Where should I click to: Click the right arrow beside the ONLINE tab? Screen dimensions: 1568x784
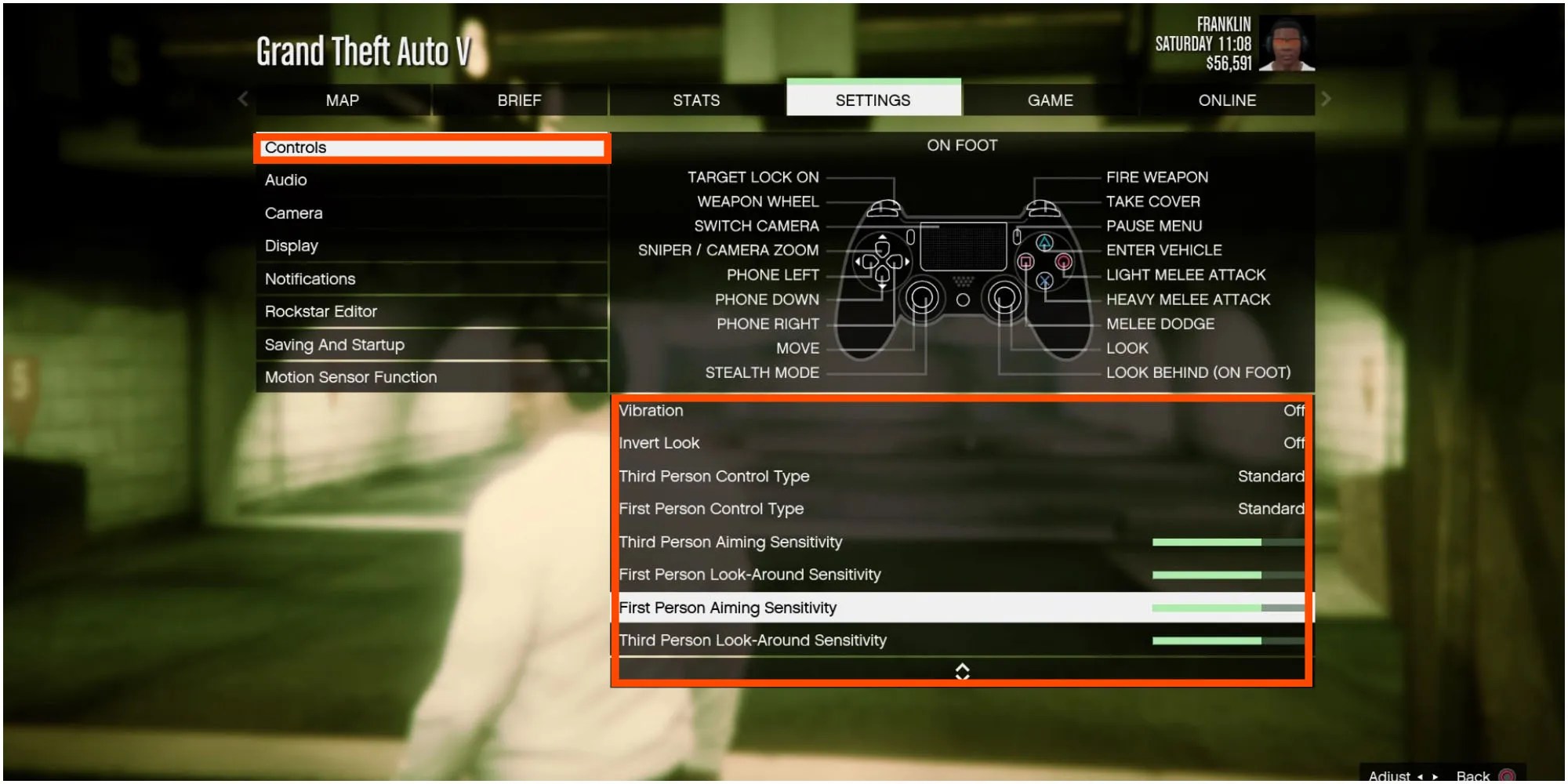point(1326,100)
